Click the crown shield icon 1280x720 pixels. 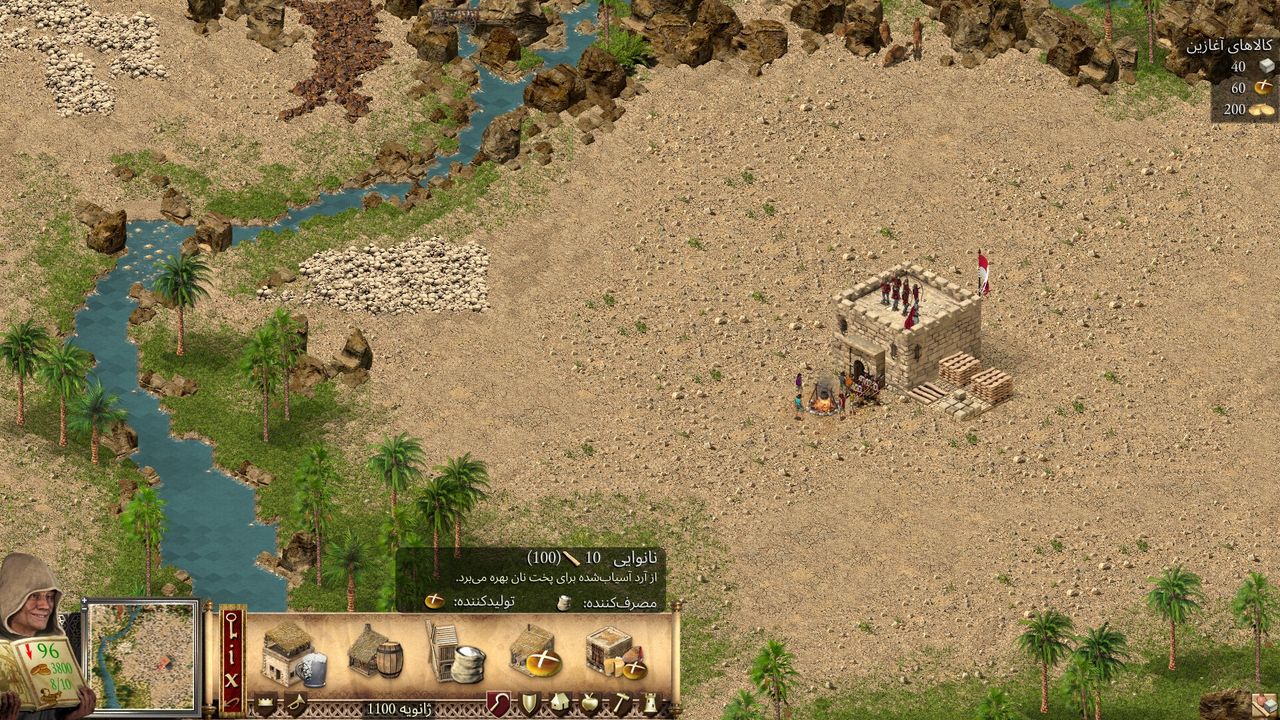(266, 705)
